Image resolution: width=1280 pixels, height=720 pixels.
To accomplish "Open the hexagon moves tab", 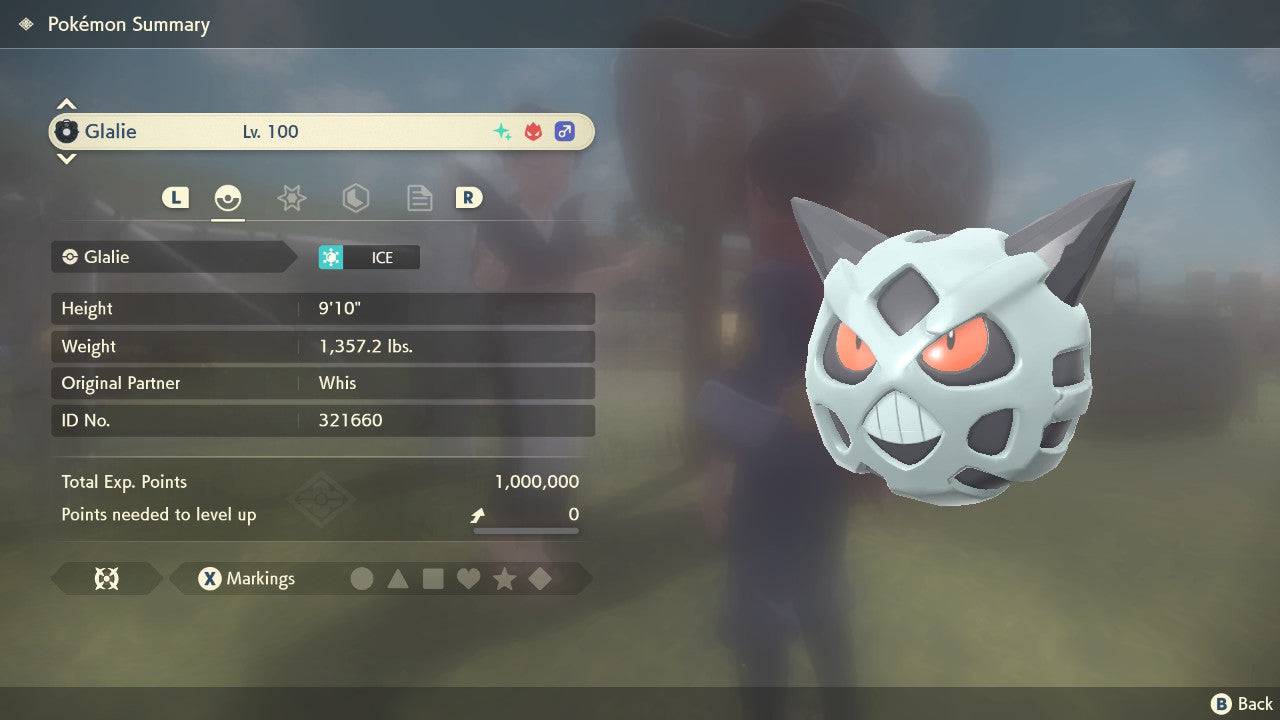I will coord(355,198).
